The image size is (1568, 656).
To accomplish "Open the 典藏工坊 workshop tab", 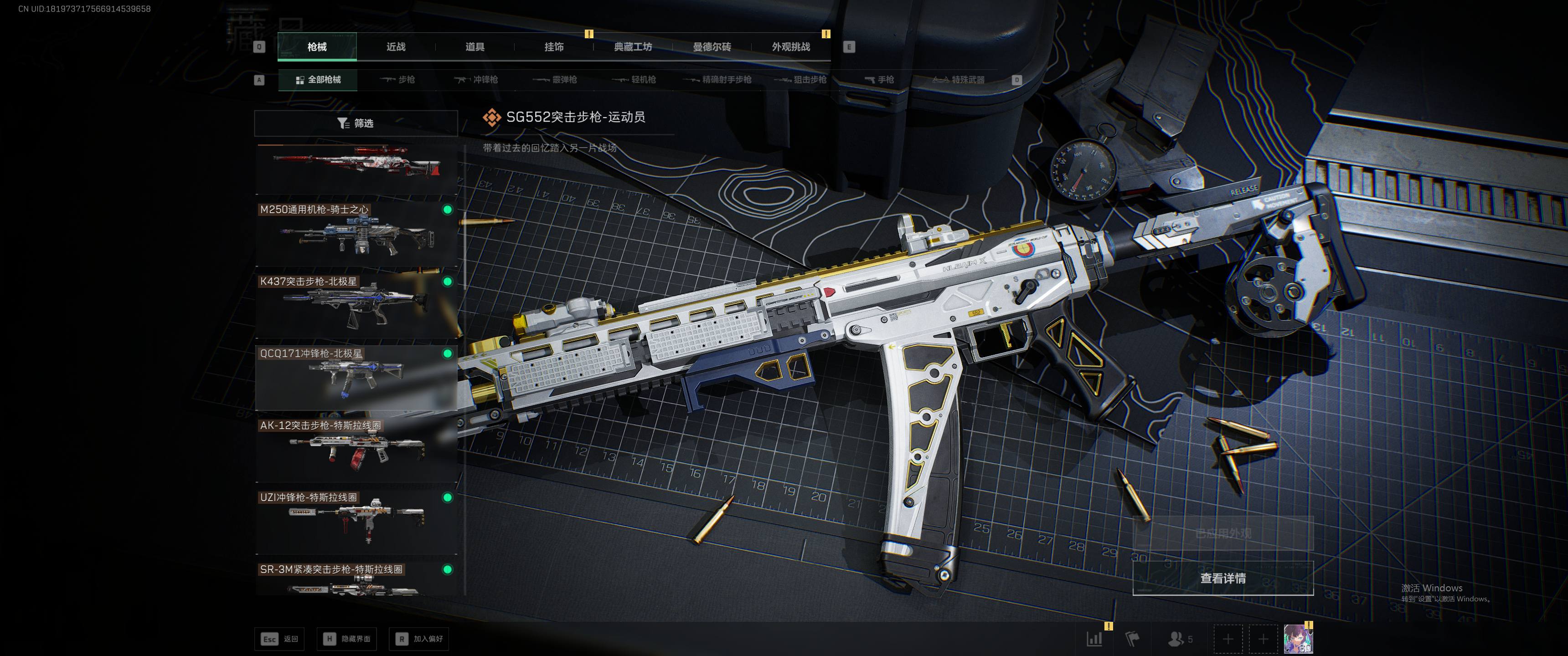I will pyautogui.click(x=633, y=47).
